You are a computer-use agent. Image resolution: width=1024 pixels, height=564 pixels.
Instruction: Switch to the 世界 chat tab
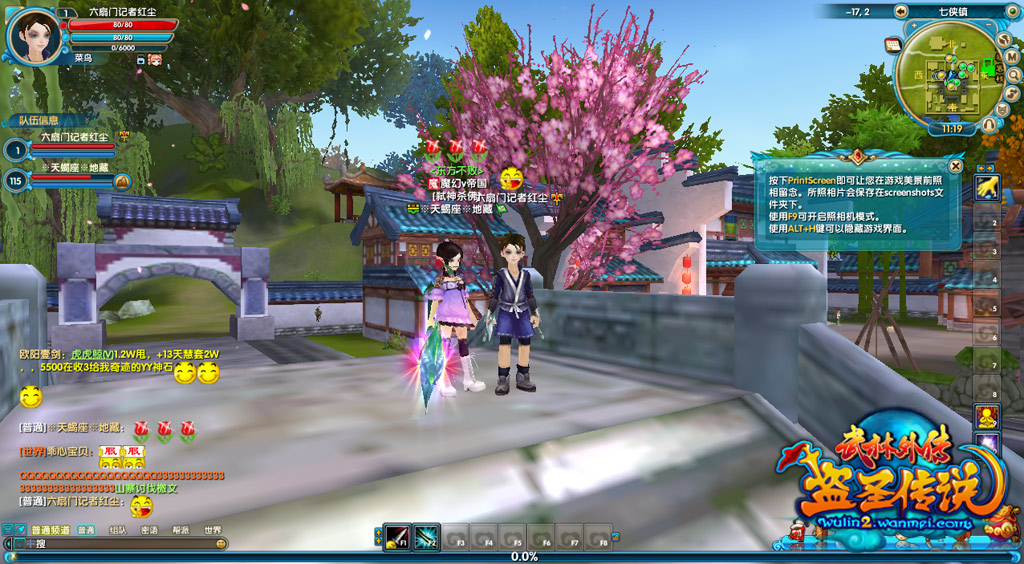pyautogui.click(x=212, y=530)
